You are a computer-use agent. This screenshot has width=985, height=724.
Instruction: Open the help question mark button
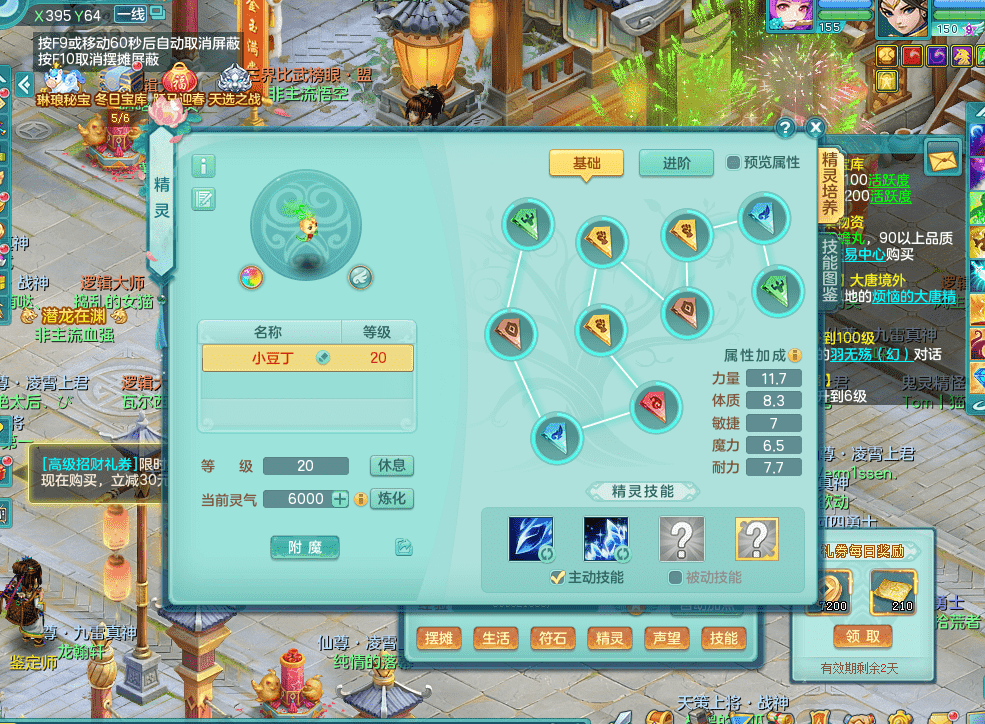tap(785, 128)
